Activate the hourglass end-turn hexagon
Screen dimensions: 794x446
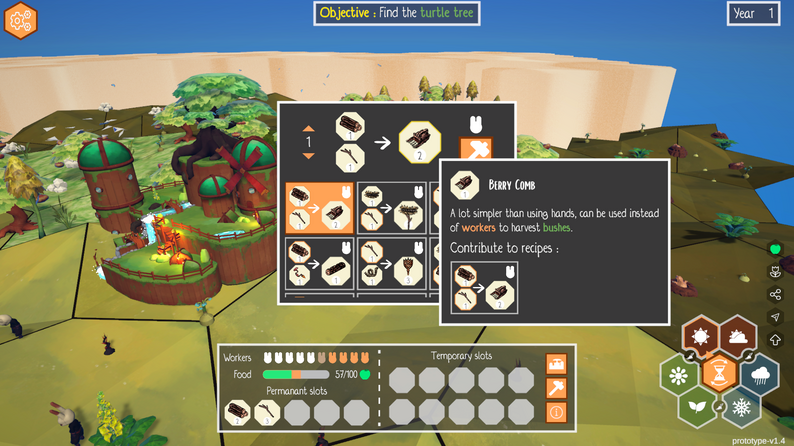[x=719, y=374]
